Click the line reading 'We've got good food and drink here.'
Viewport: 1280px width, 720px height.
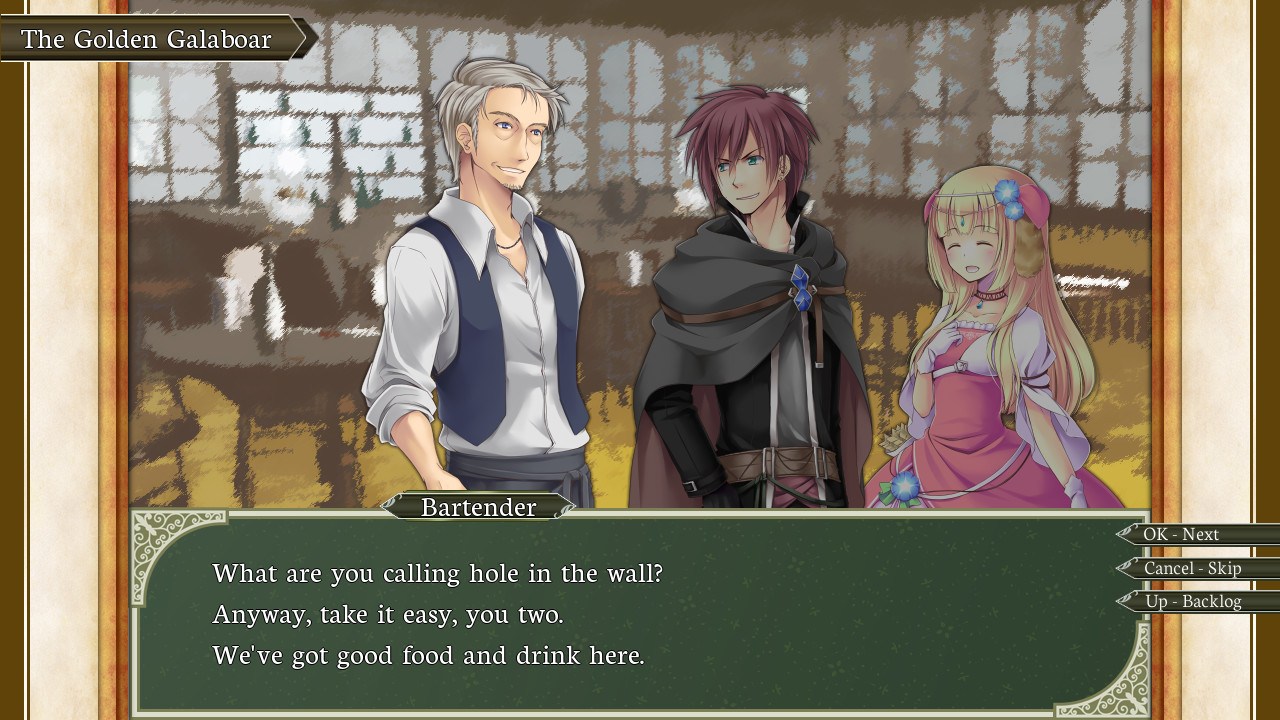pyautogui.click(x=430, y=655)
